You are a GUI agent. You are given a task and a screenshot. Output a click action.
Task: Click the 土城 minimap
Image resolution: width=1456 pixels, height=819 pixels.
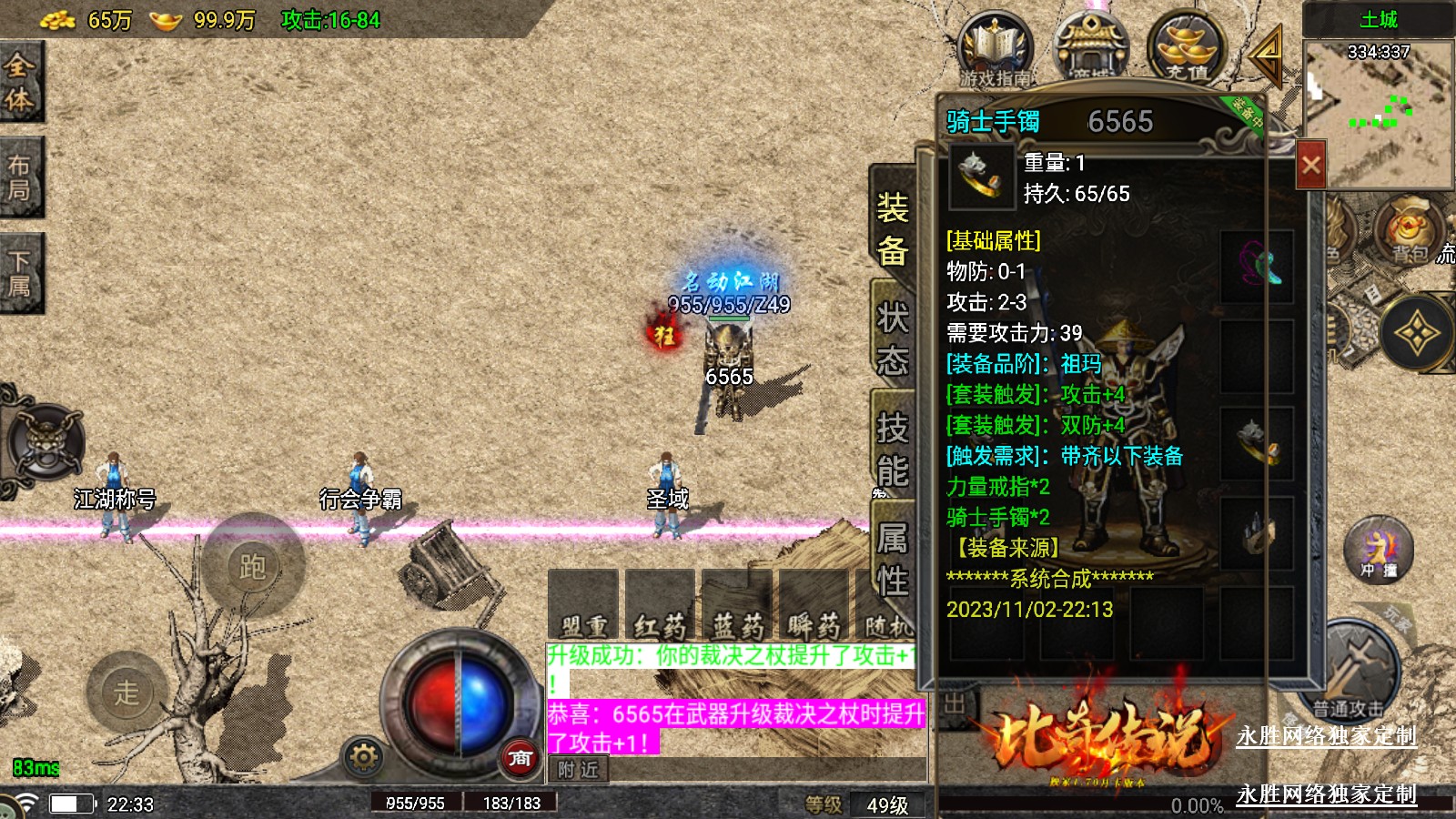pyautogui.click(x=1378, y=109)
